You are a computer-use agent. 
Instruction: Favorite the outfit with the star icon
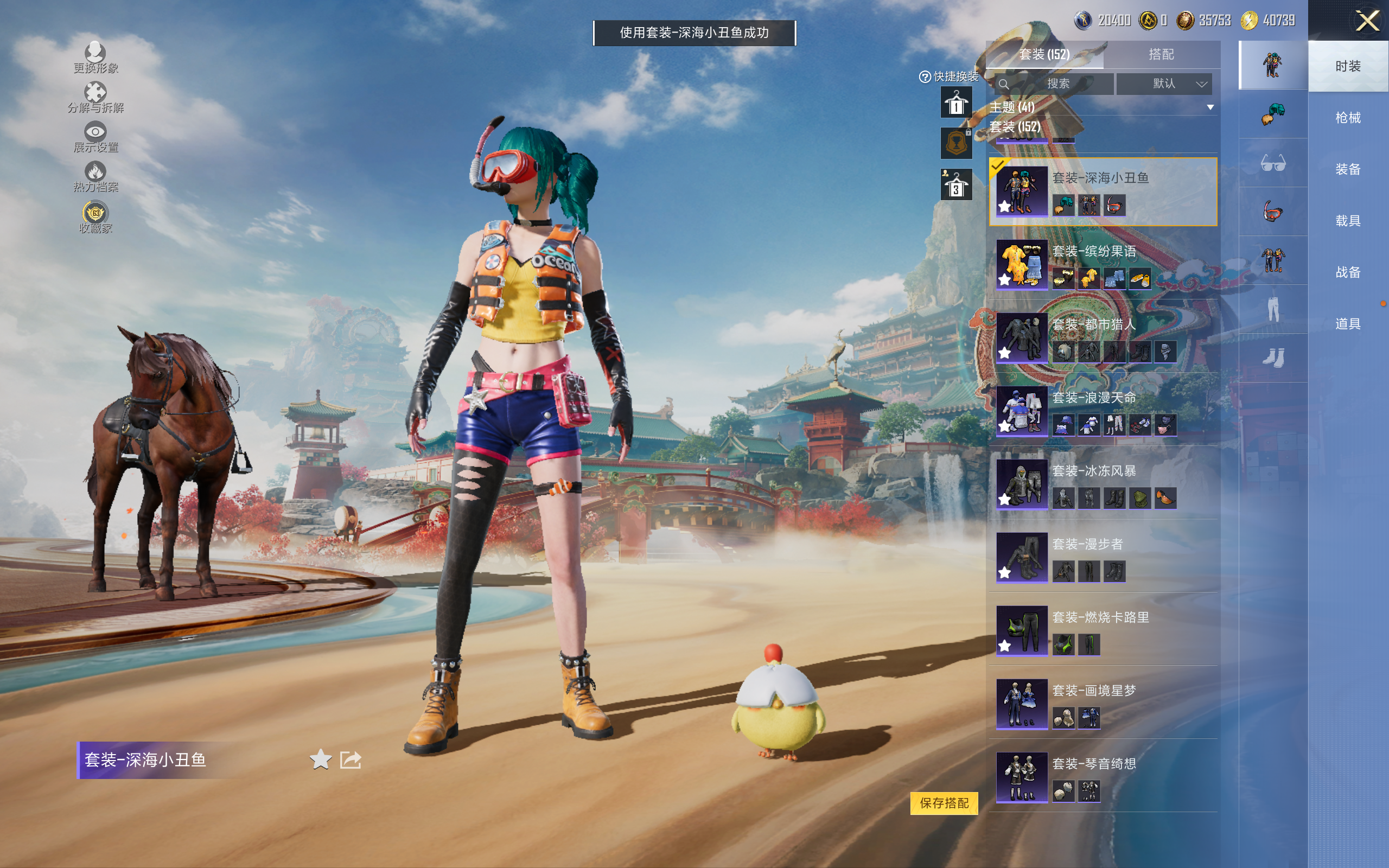(x=320, y=759)
